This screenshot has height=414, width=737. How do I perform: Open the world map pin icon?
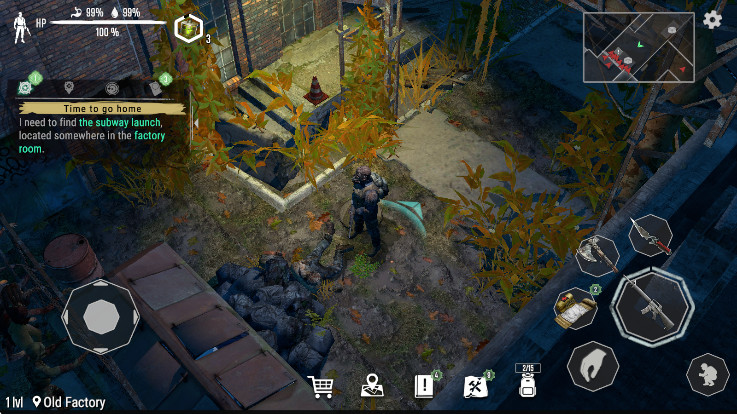[x=373, y=386]
